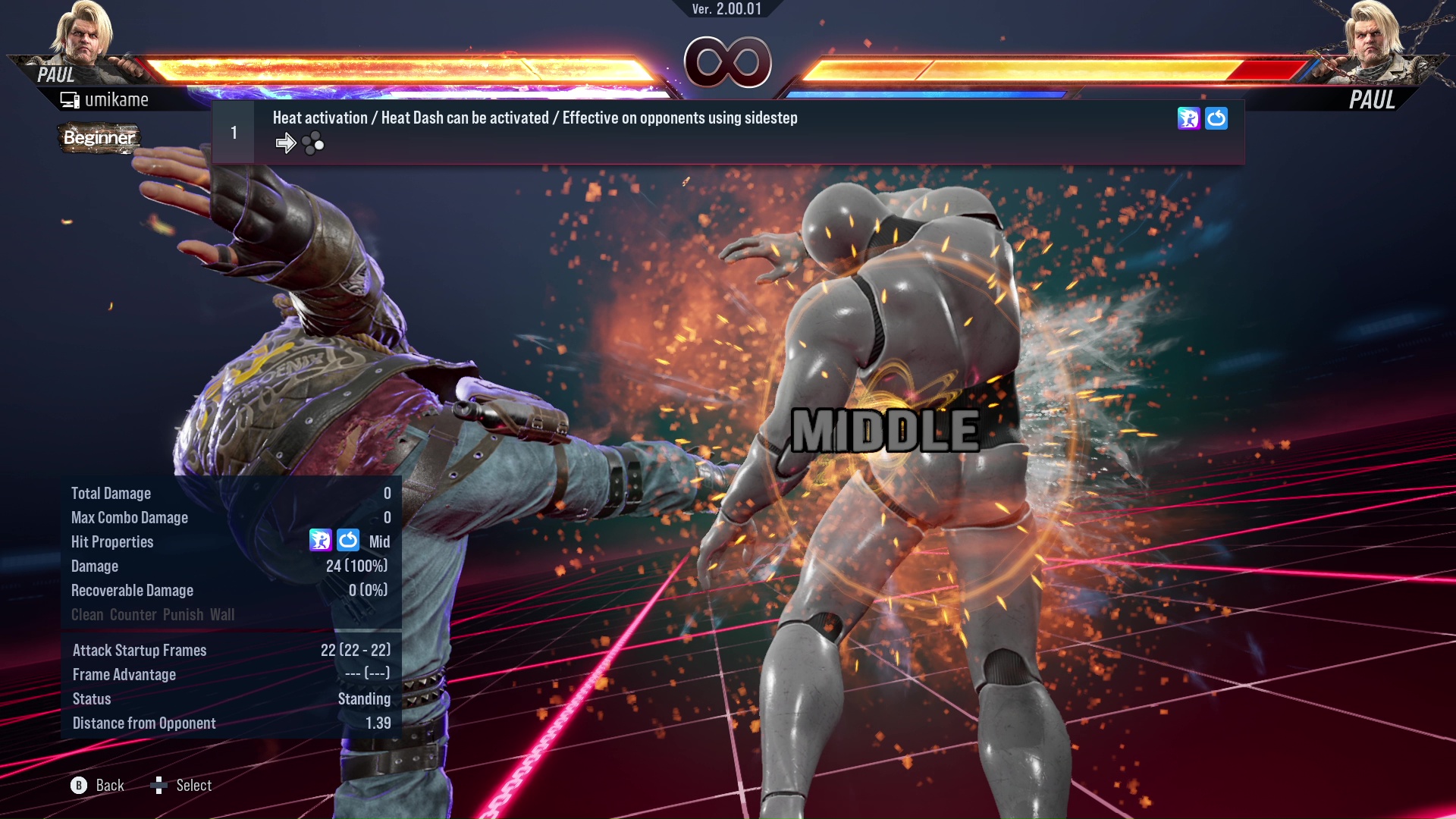Click the Homing icon in Hit Properties row
The image size is (1456, 819).
348,541
